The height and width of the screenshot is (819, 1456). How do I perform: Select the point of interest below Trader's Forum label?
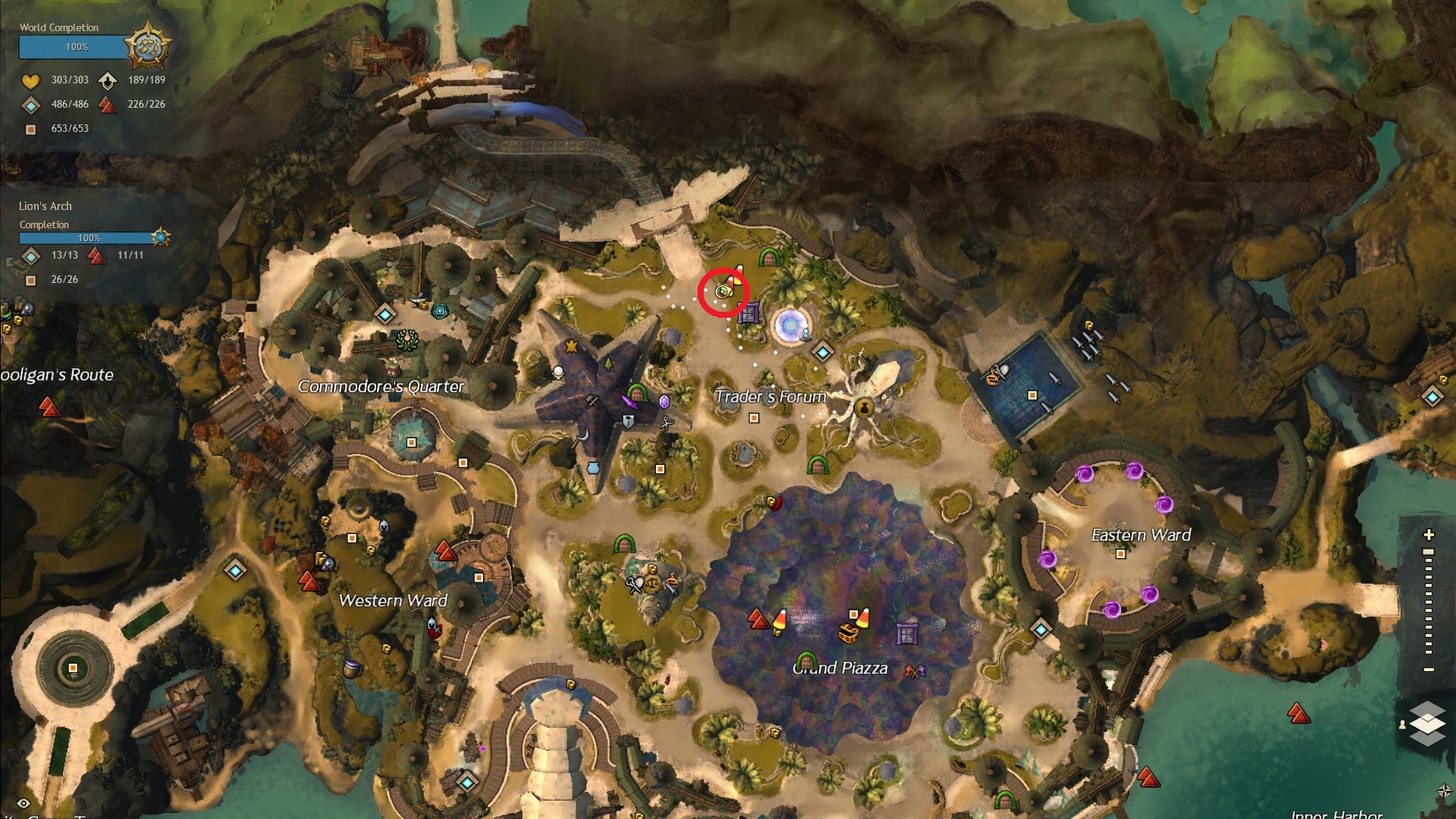point(754,418)
